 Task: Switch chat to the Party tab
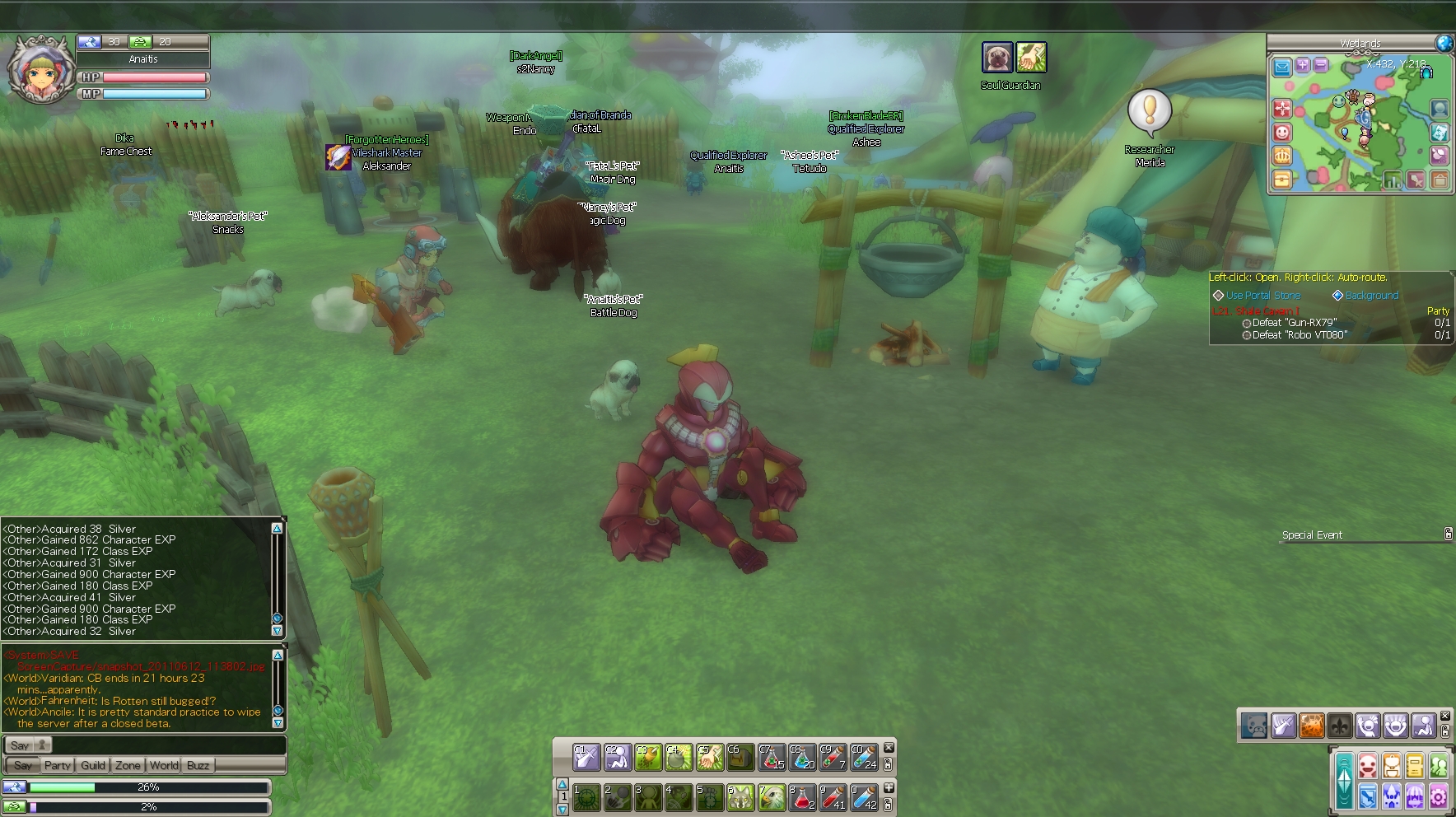coord(57,765)
